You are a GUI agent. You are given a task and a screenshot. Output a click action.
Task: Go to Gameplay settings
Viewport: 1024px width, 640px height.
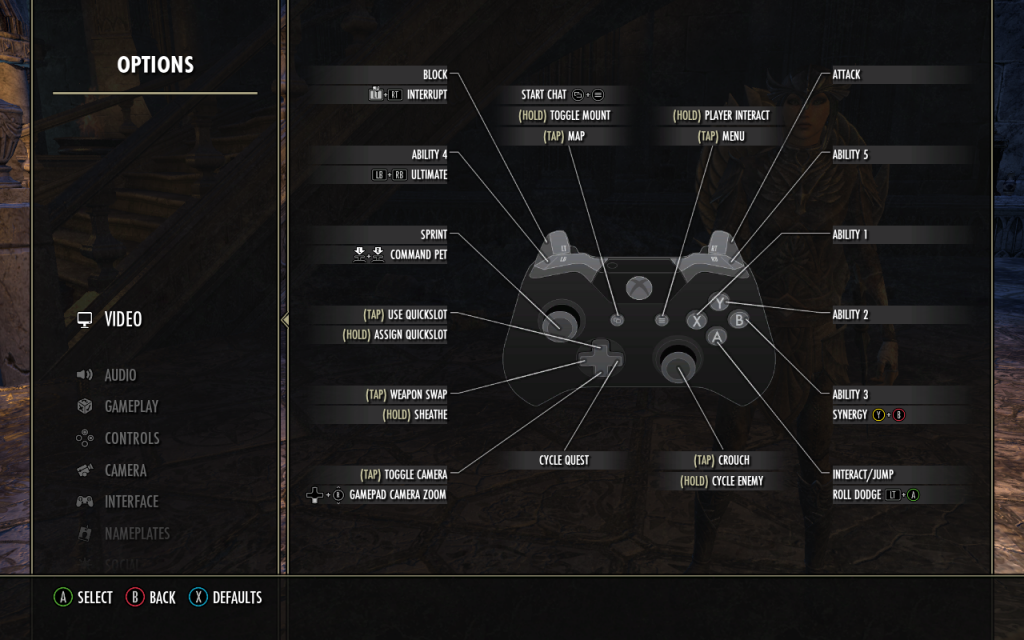click(131, 407)
